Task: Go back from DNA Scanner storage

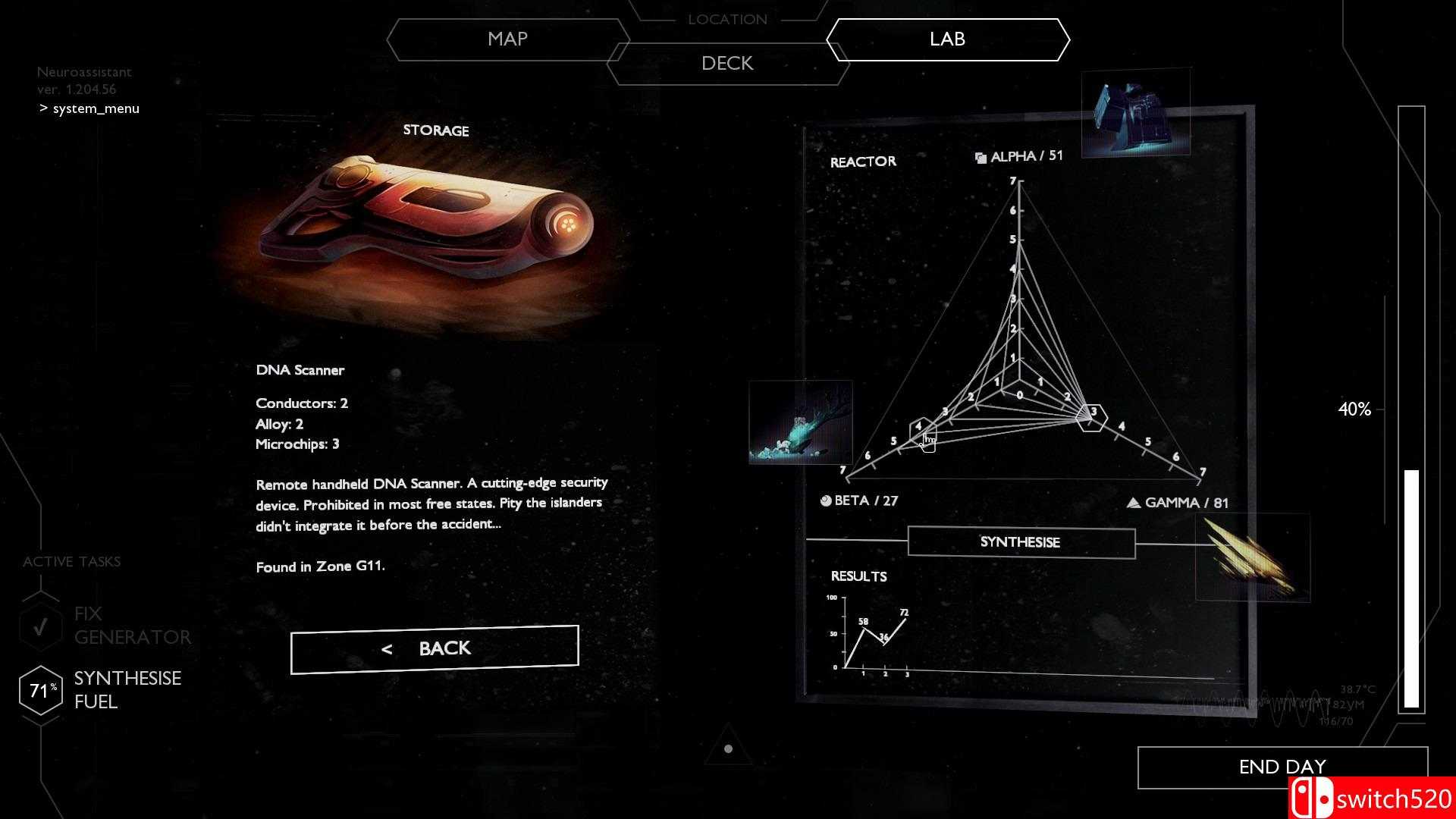Action: point(435,649)
